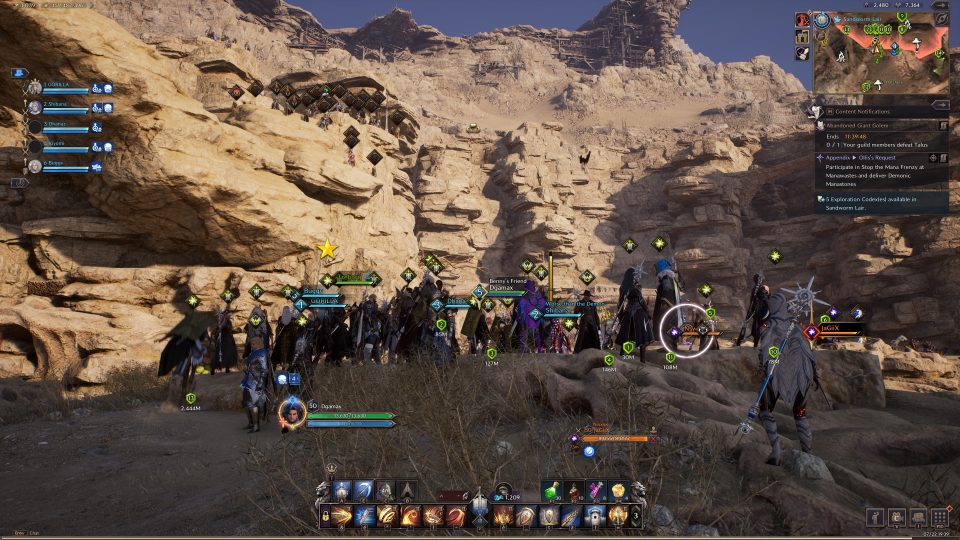This screenshot has height=540, width=960.
Task: Toggle the hotbar padlock icon
Action: pyautogui.click(x=327, y=516)
